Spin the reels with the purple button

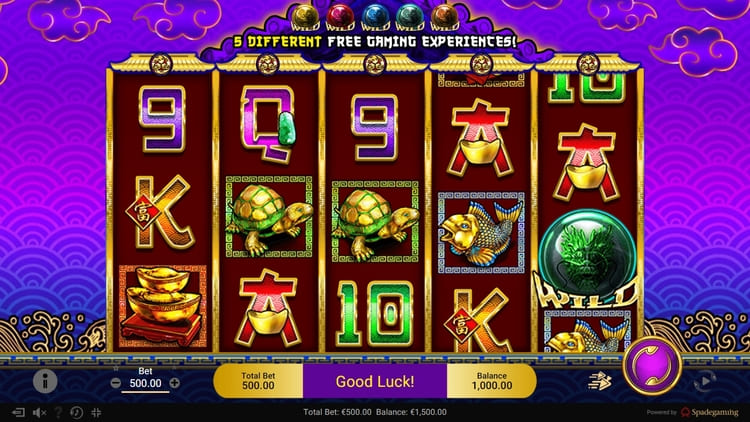(x=652, y=368)
